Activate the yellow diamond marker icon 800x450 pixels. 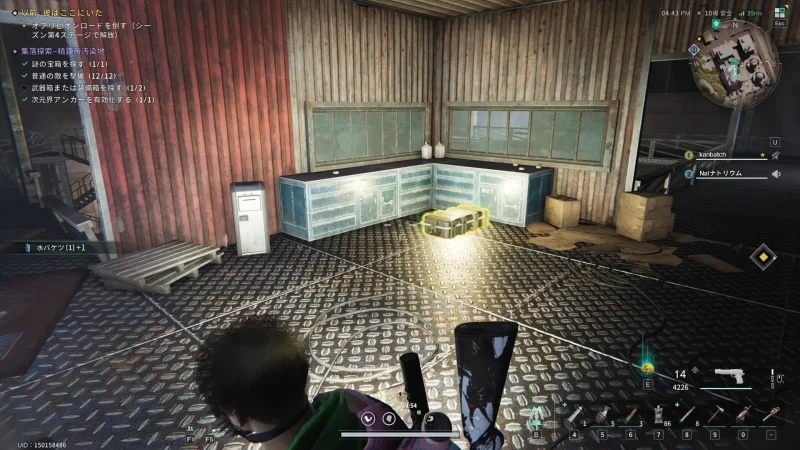point(763,256)
